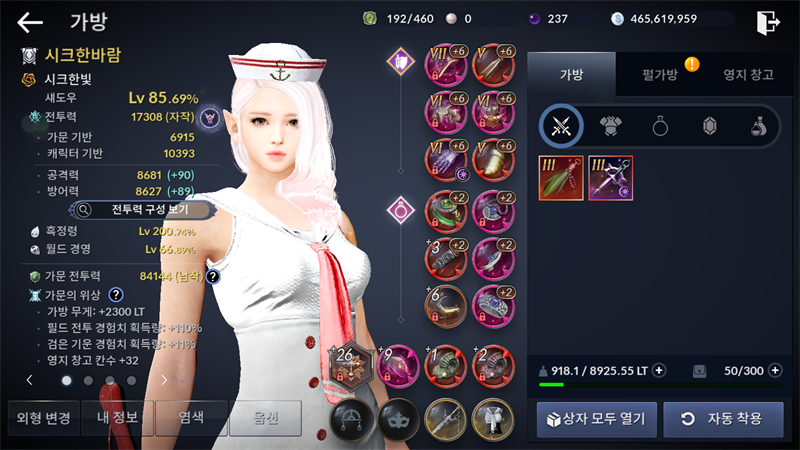Click 전투력 구성 보기 button
The height and width of the screenshot is (450, 800).
(x=142, y=210)
